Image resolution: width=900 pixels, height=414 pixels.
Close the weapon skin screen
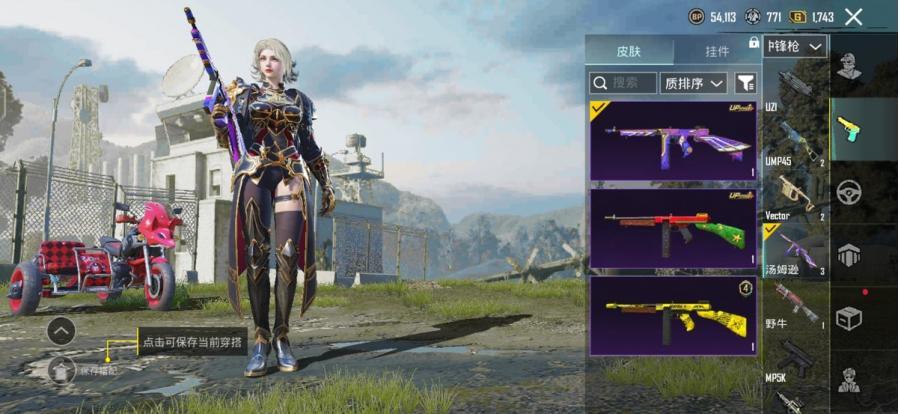coord(853,17)
